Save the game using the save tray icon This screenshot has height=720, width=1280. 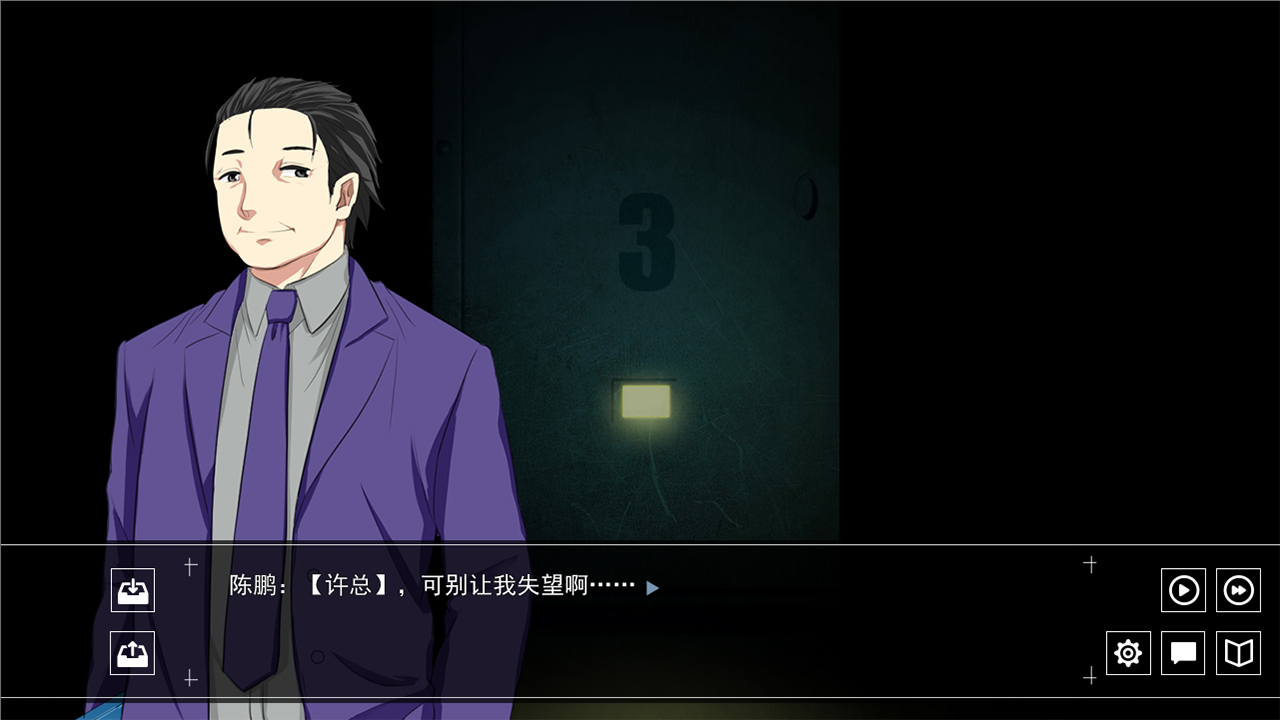tap(133, 590)
